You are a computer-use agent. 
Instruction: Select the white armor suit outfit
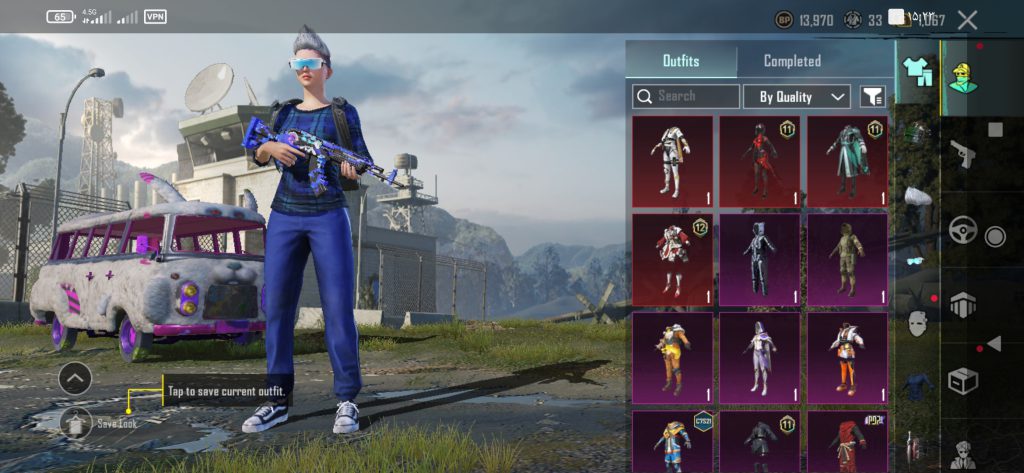click(x=672, y=161)
